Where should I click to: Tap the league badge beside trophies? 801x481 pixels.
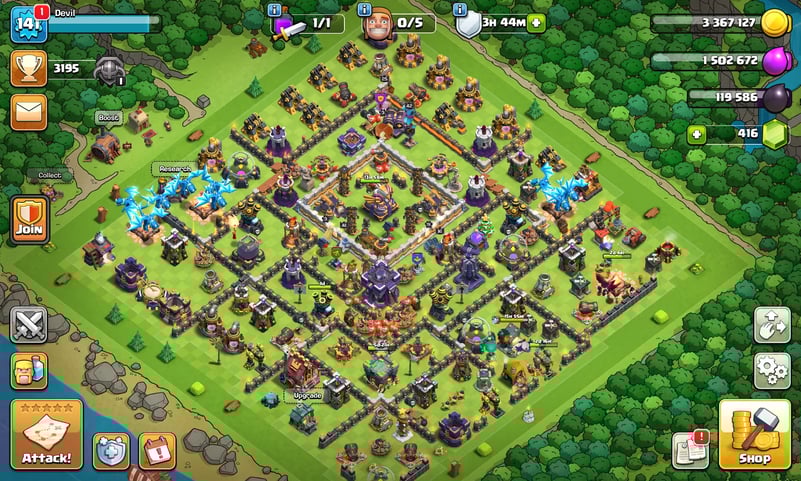[109, 69]
